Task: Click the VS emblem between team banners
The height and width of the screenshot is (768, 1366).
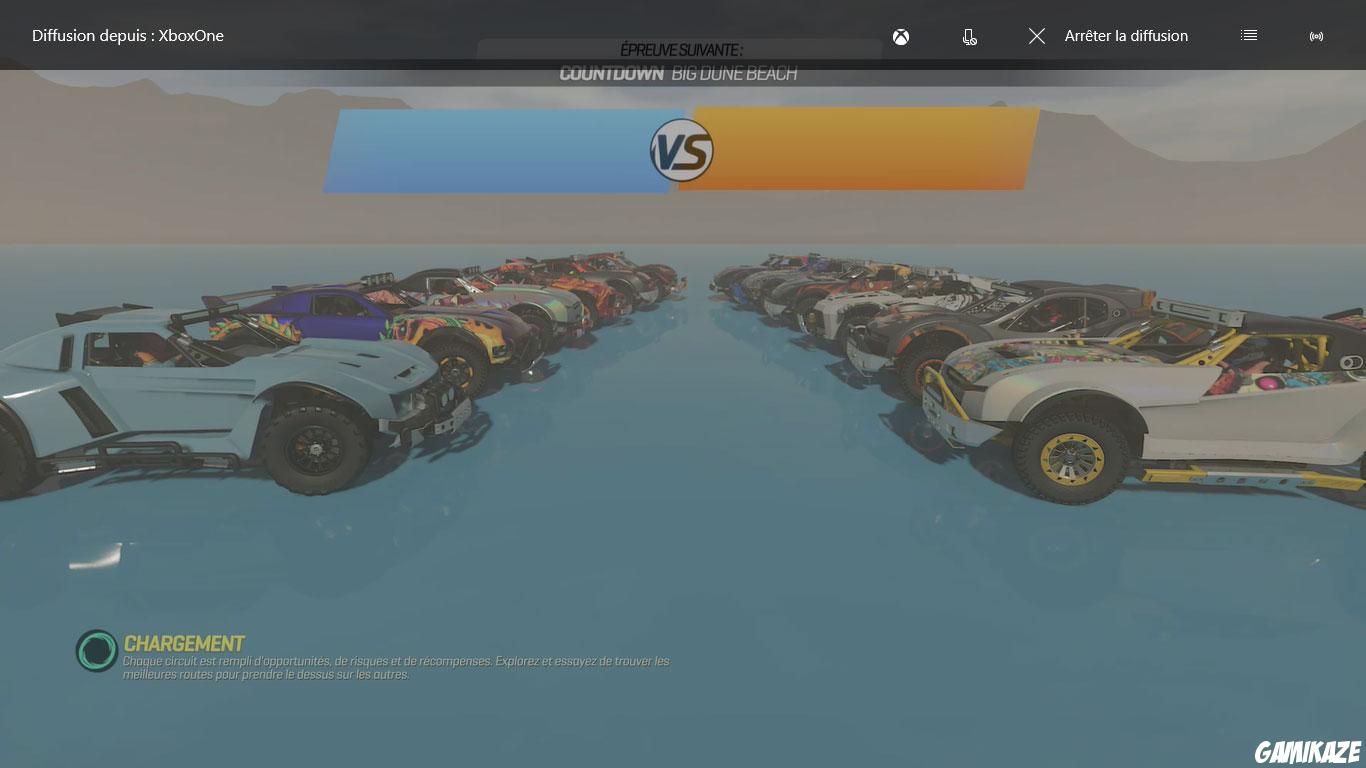Action: coord(682,151)
